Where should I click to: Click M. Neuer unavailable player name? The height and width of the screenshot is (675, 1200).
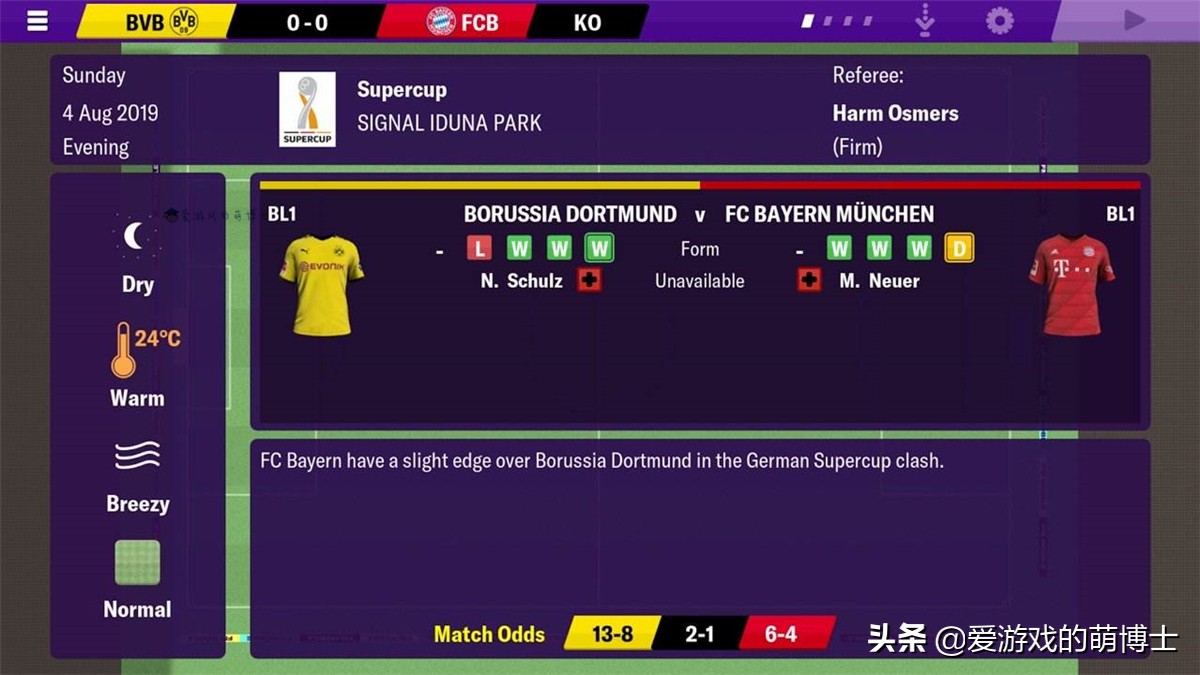click(x=879, y=281)
